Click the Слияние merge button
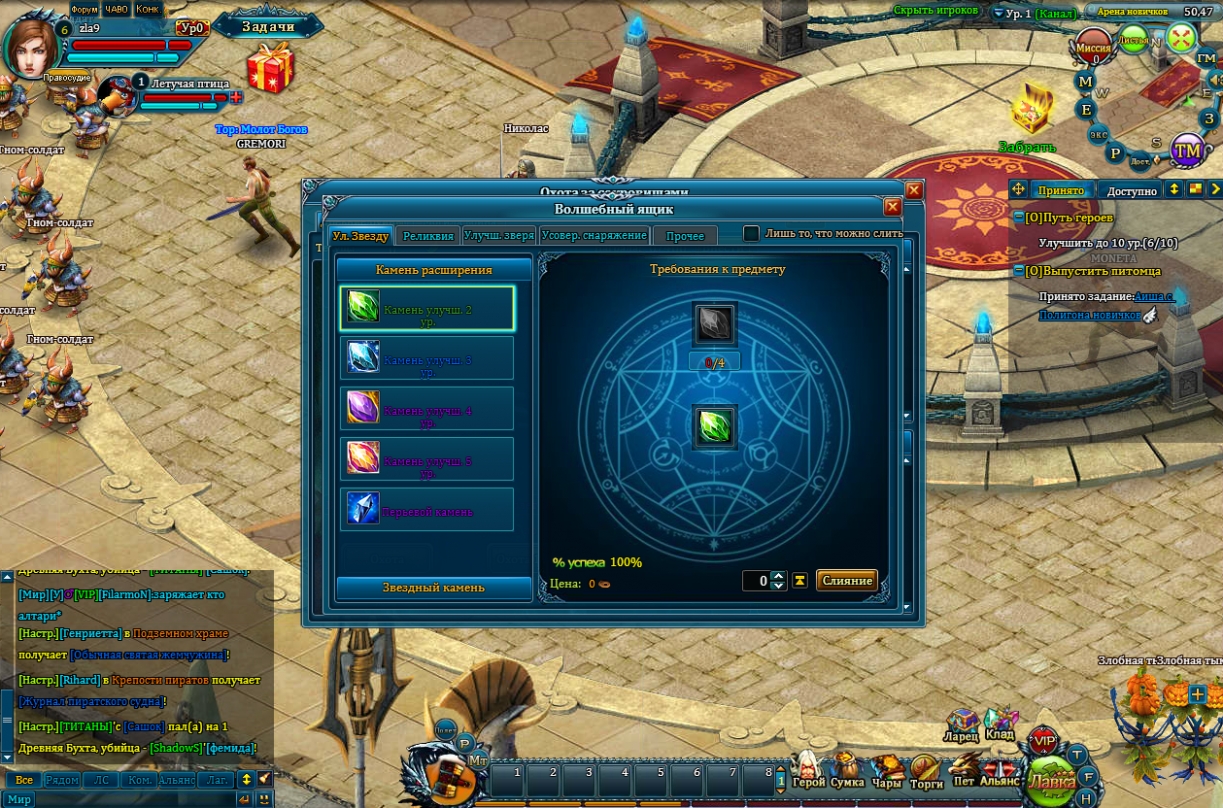Screen dimensions: 1223x808 (x=846, y=581)
